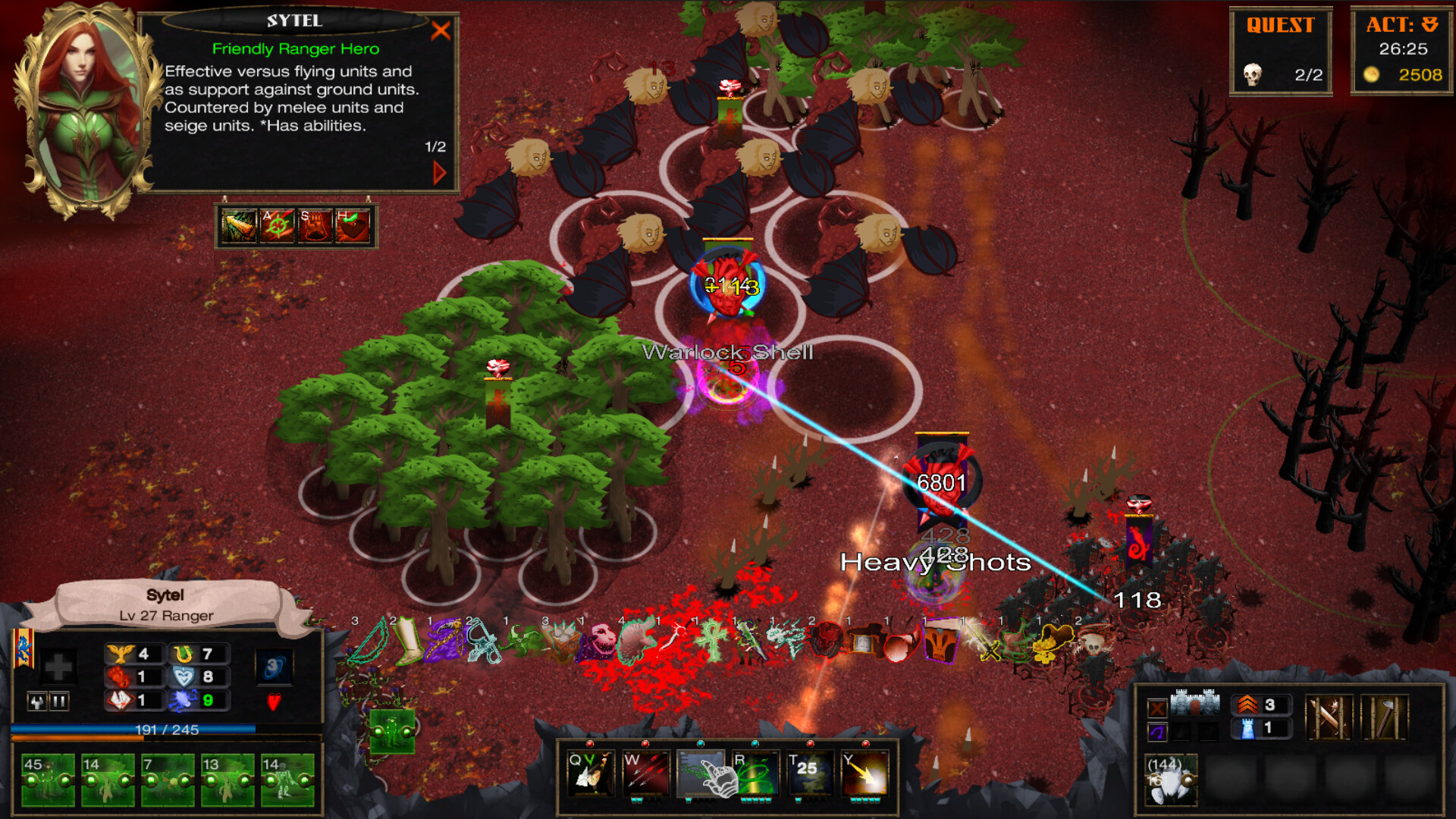The height and width of the screenshot is (819, 1456).
Task: Use the R vine ability
Action: coord(755,773)
